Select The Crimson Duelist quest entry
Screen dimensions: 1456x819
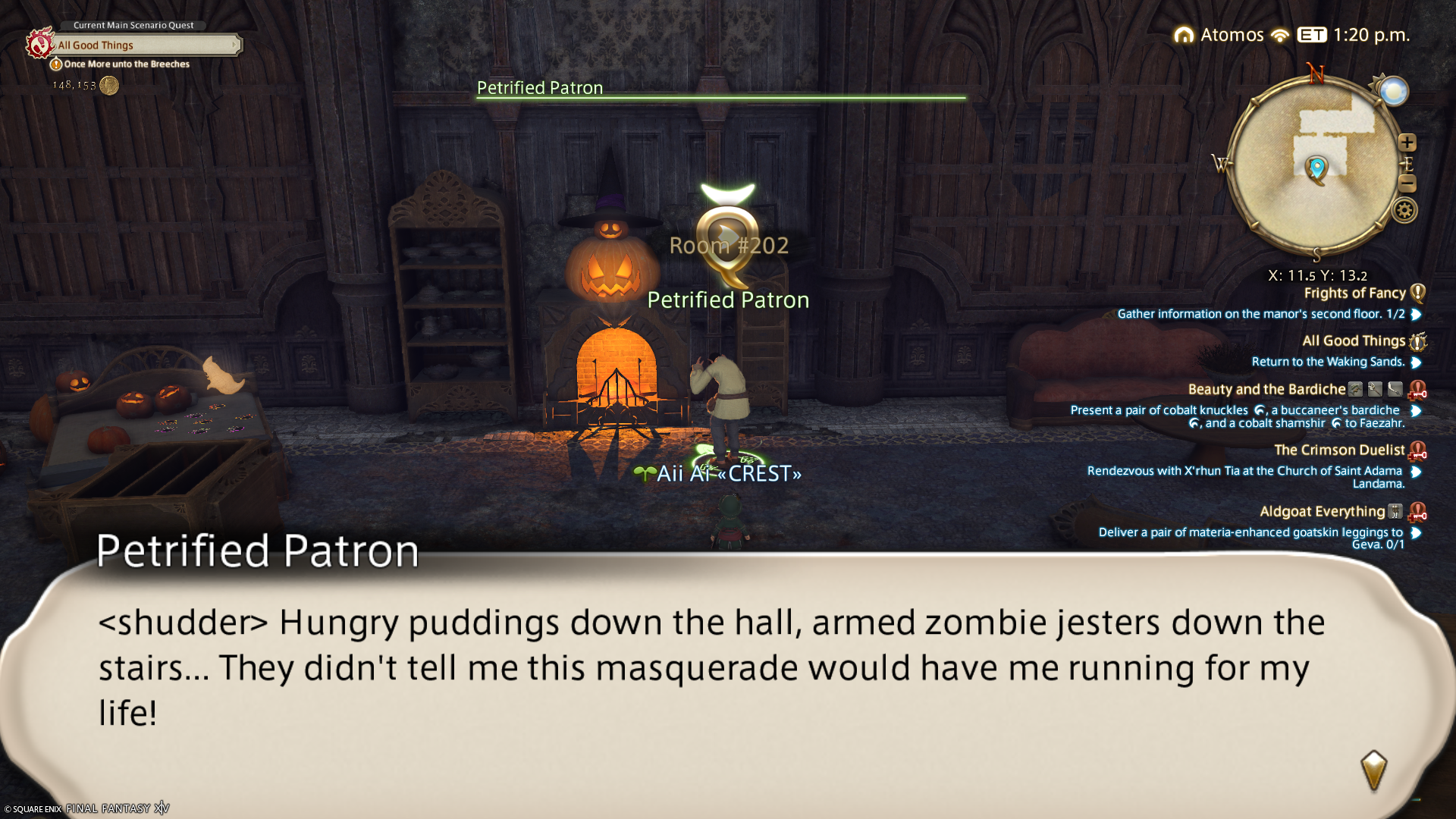pyautogui.click(x=1339, y=450)
